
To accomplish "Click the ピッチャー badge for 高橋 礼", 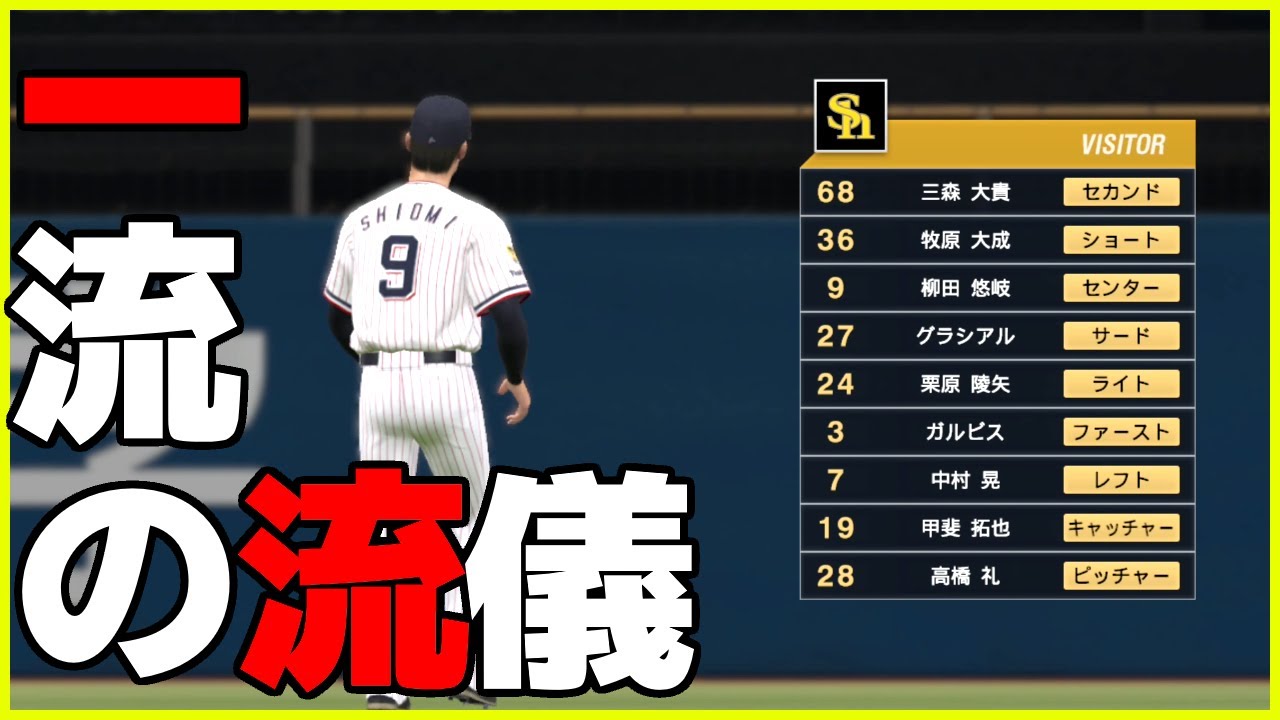I will [x=1123, y=576].
